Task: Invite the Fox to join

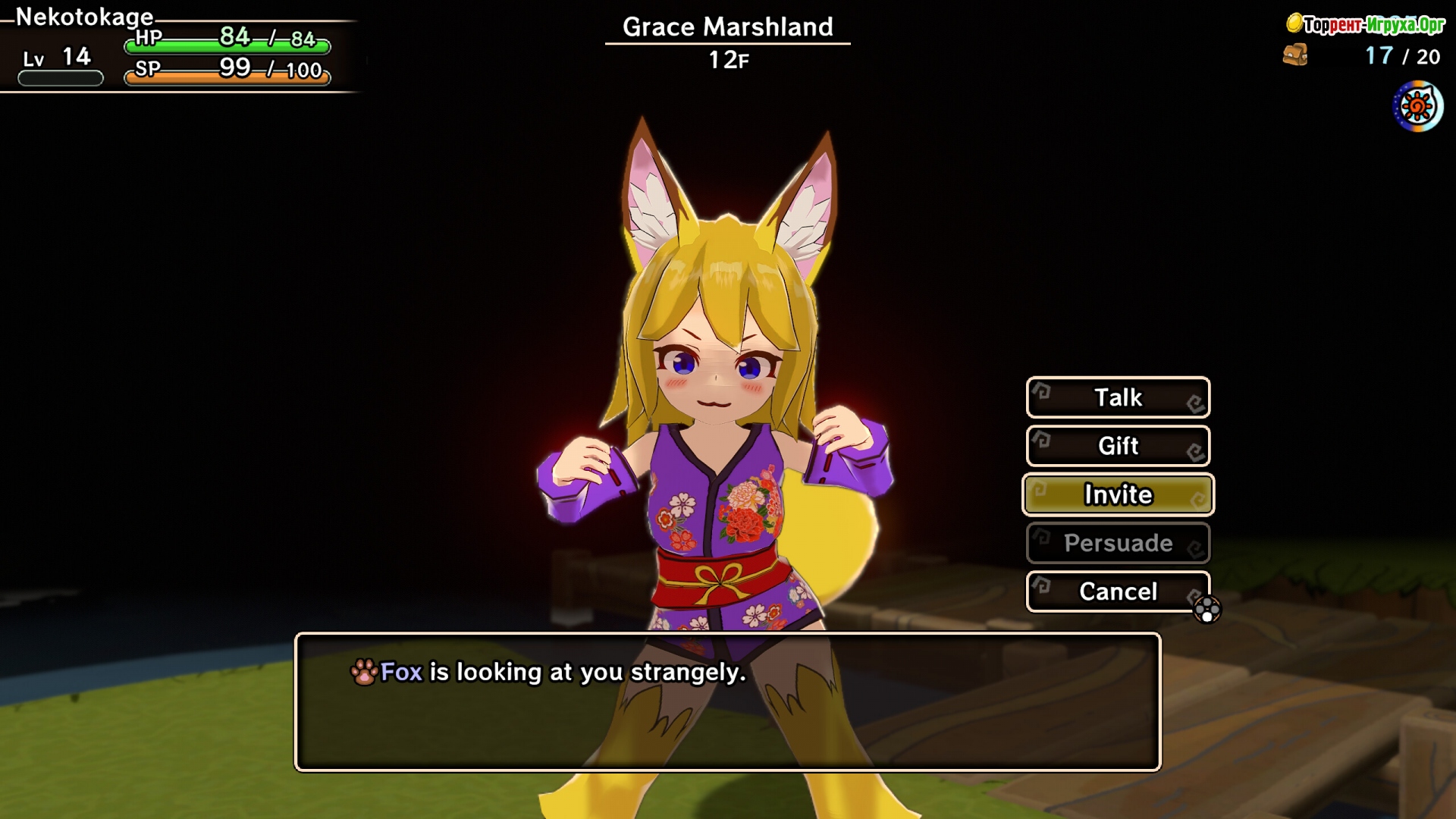Action: (1118, 494)
